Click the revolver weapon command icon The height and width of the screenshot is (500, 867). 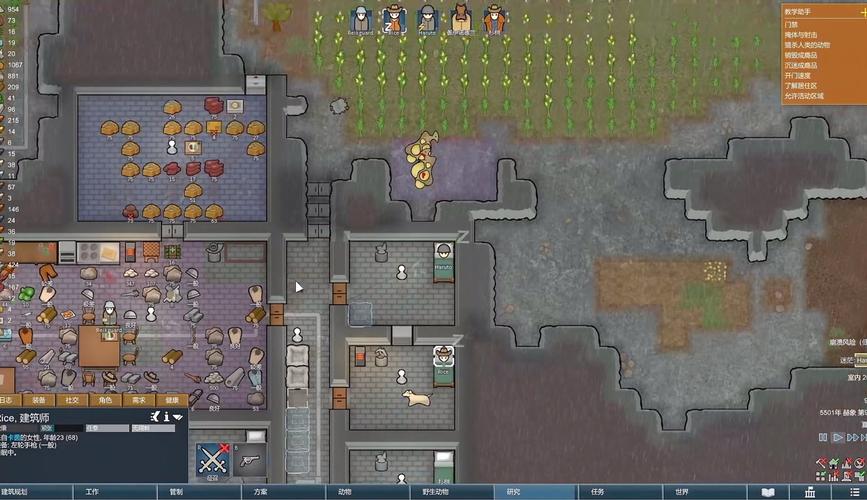[x=251, y=460]
